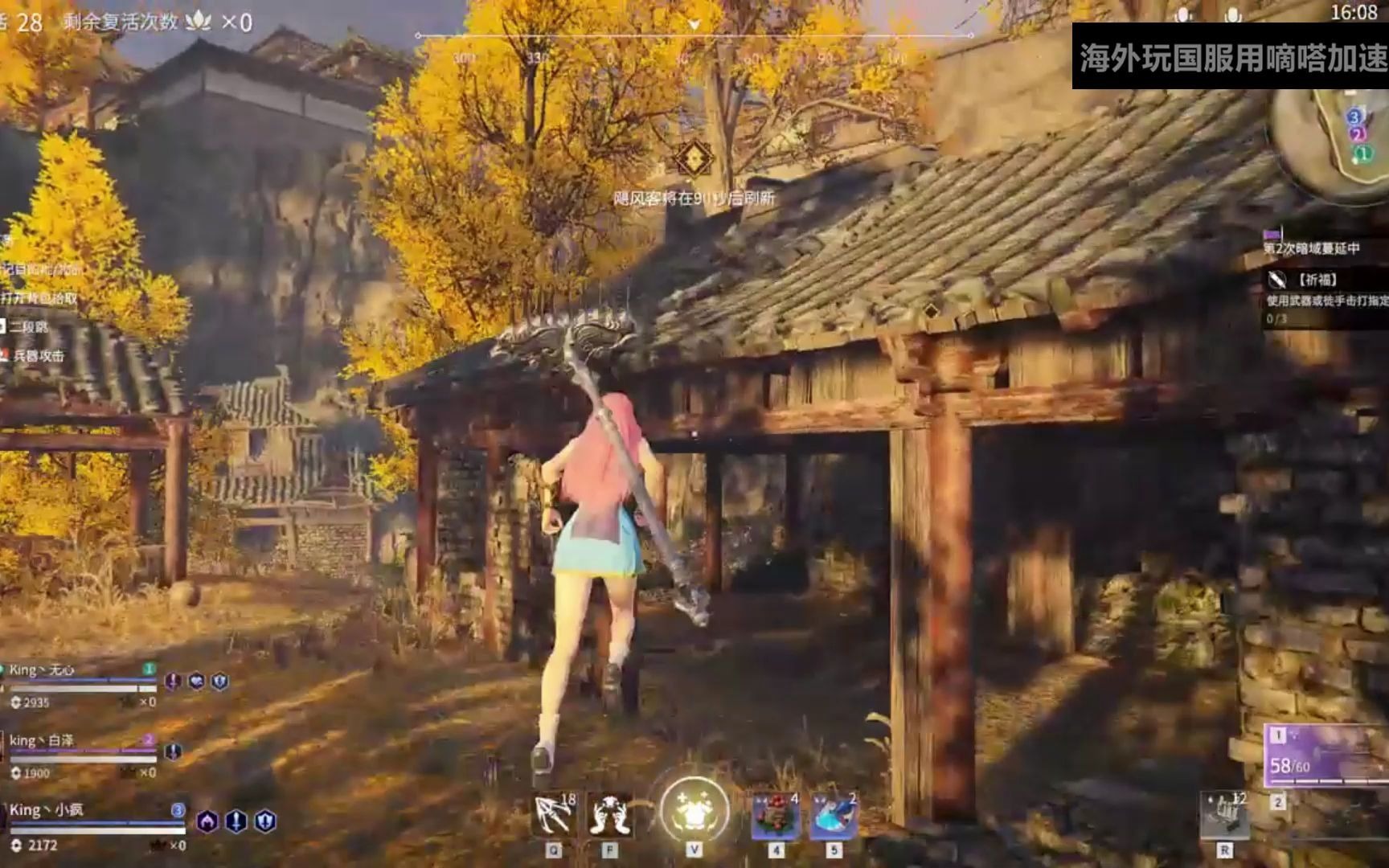Toggle the sword buff icon beside king丶白泽
The height and width of the screenshot is (868, 1389).
click(173, 752)
